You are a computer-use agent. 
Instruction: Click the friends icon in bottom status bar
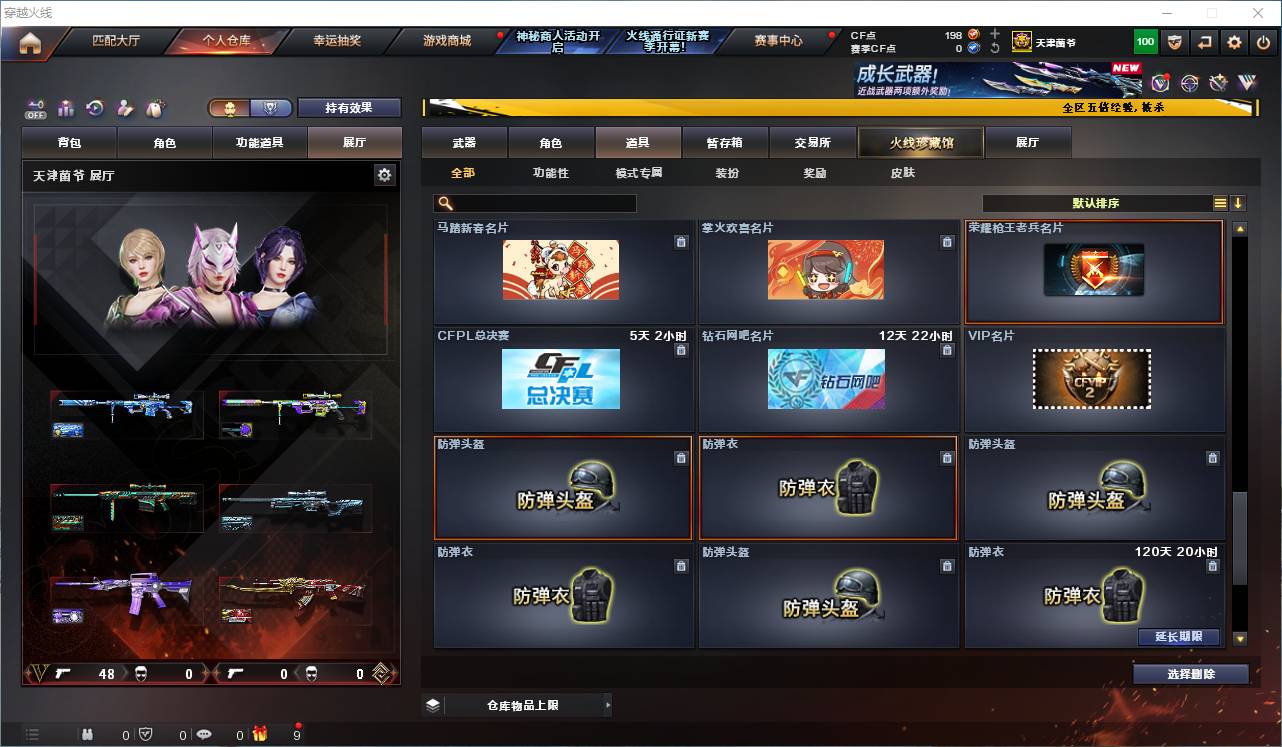tap(88, 733)
